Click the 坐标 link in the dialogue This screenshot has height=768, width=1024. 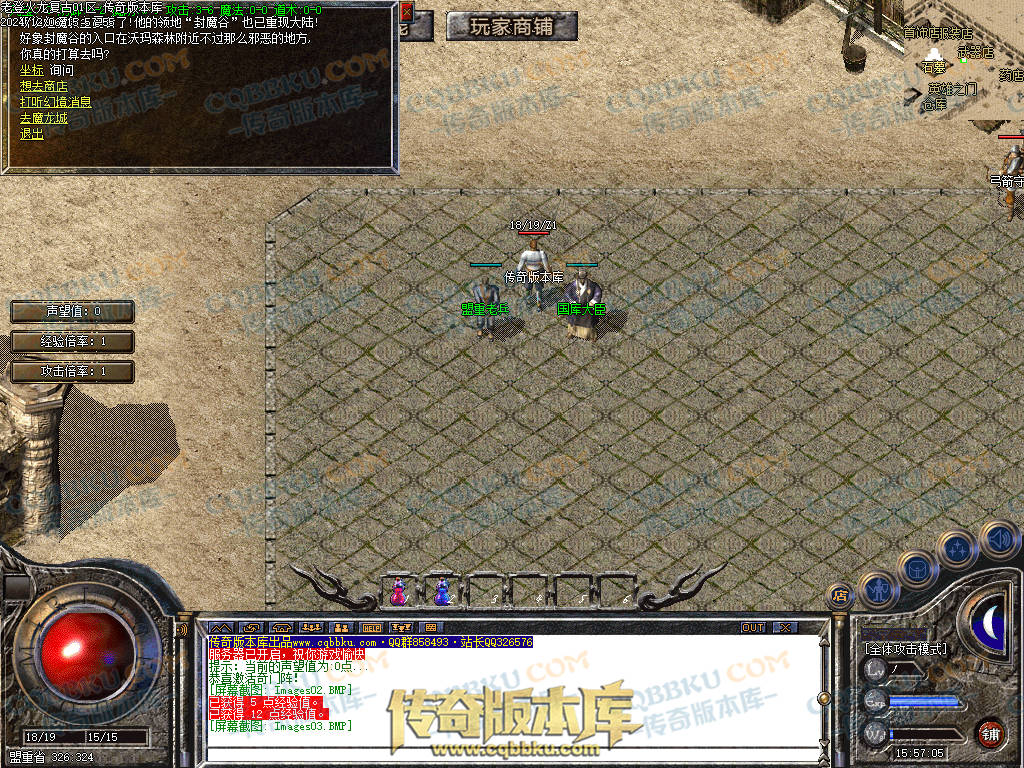(31, 70)
